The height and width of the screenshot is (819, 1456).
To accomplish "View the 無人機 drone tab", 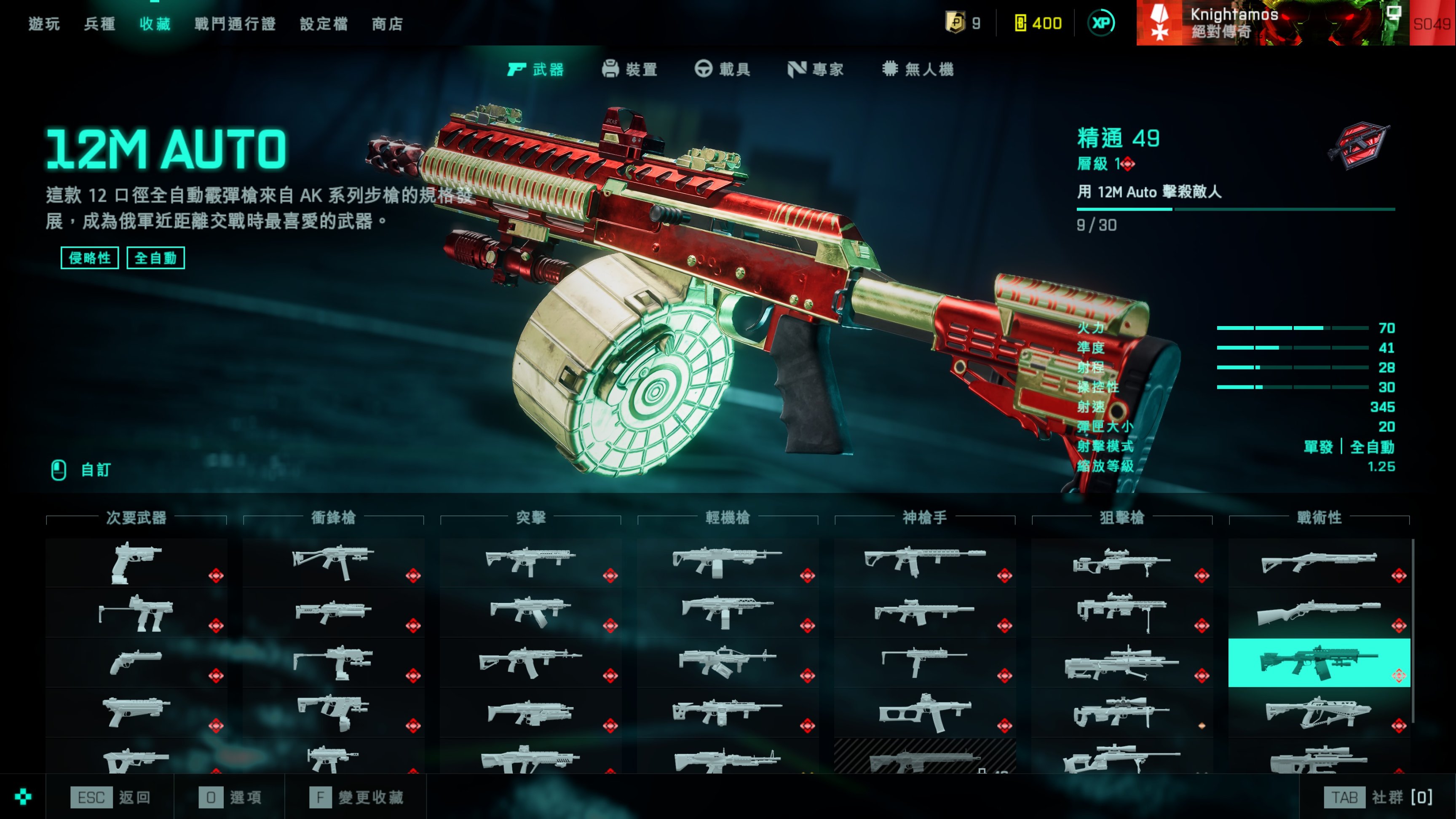I will [918, 70].
